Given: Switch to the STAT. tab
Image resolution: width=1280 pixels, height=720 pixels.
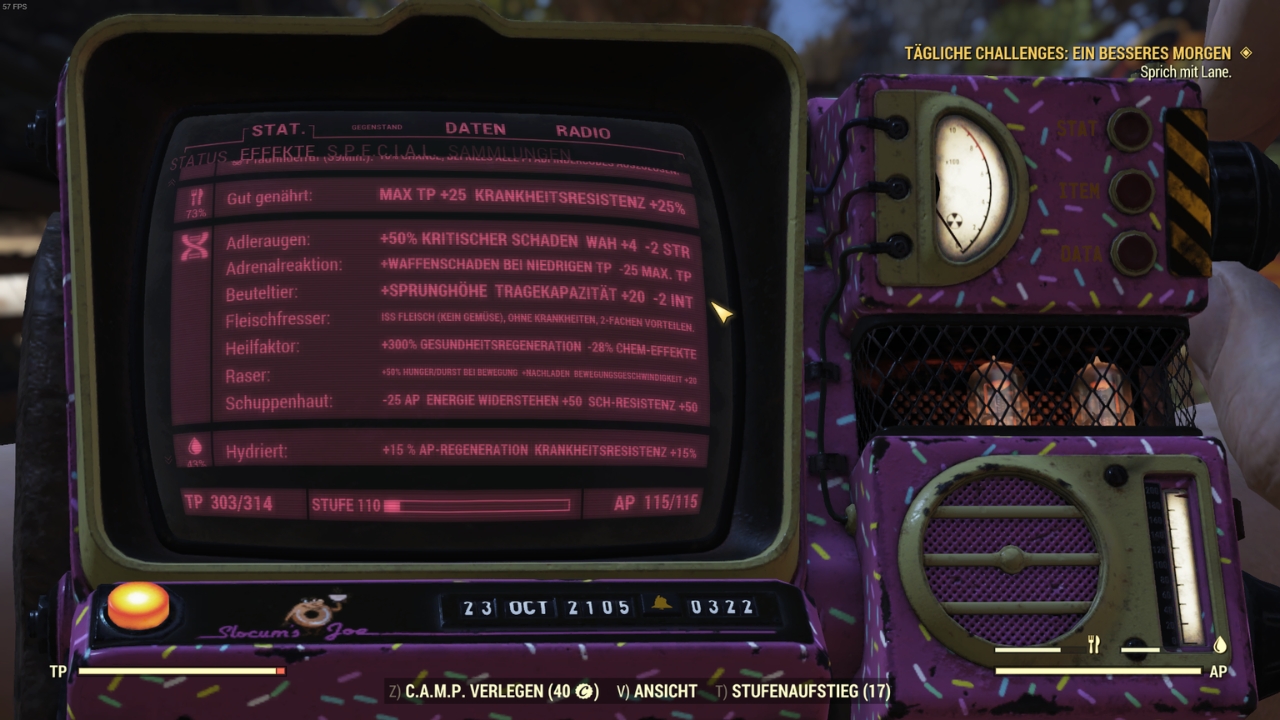Looking at the screenshot, I should 279,130.
